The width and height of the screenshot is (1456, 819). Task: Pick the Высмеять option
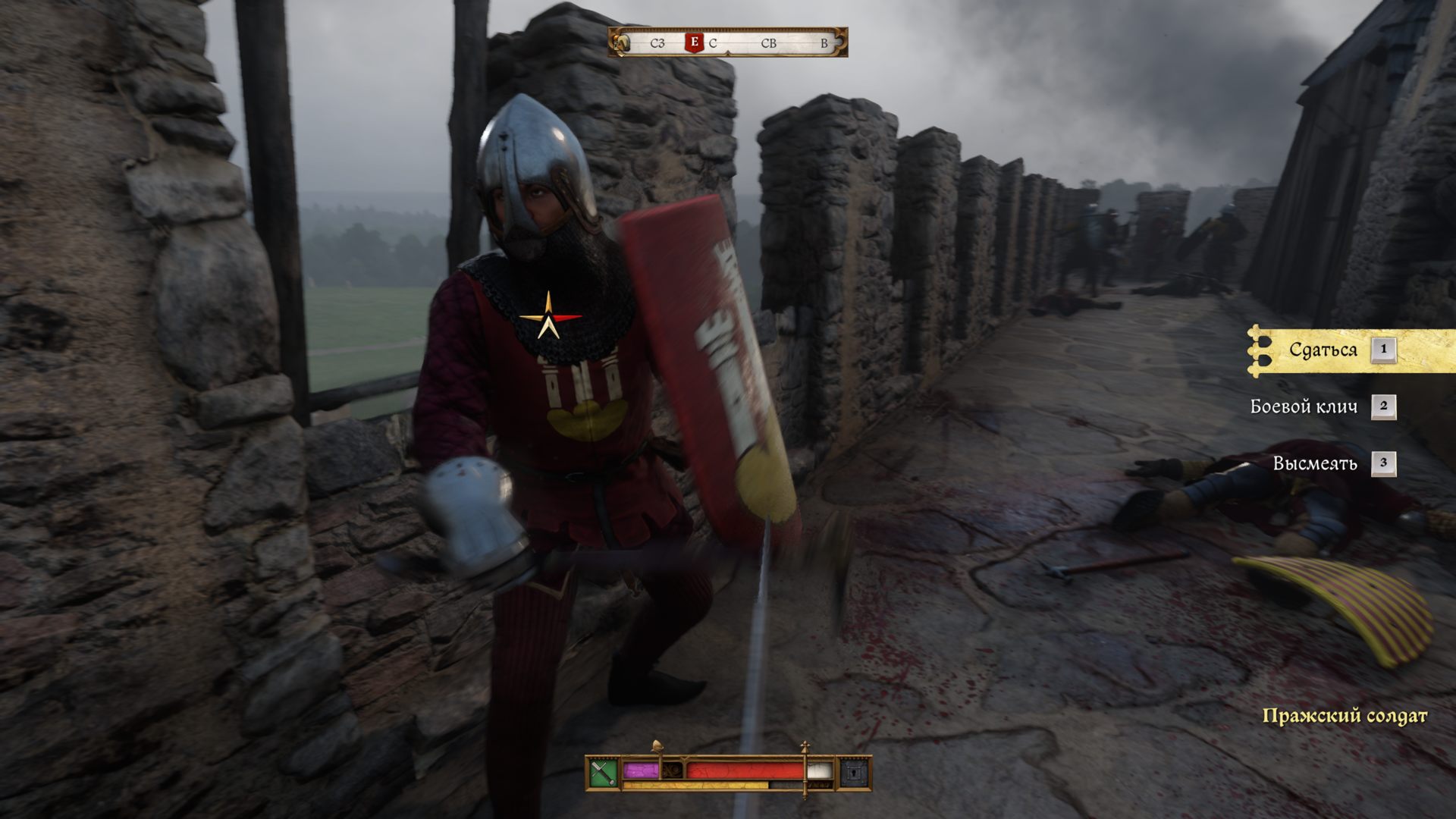point(1314,464)
